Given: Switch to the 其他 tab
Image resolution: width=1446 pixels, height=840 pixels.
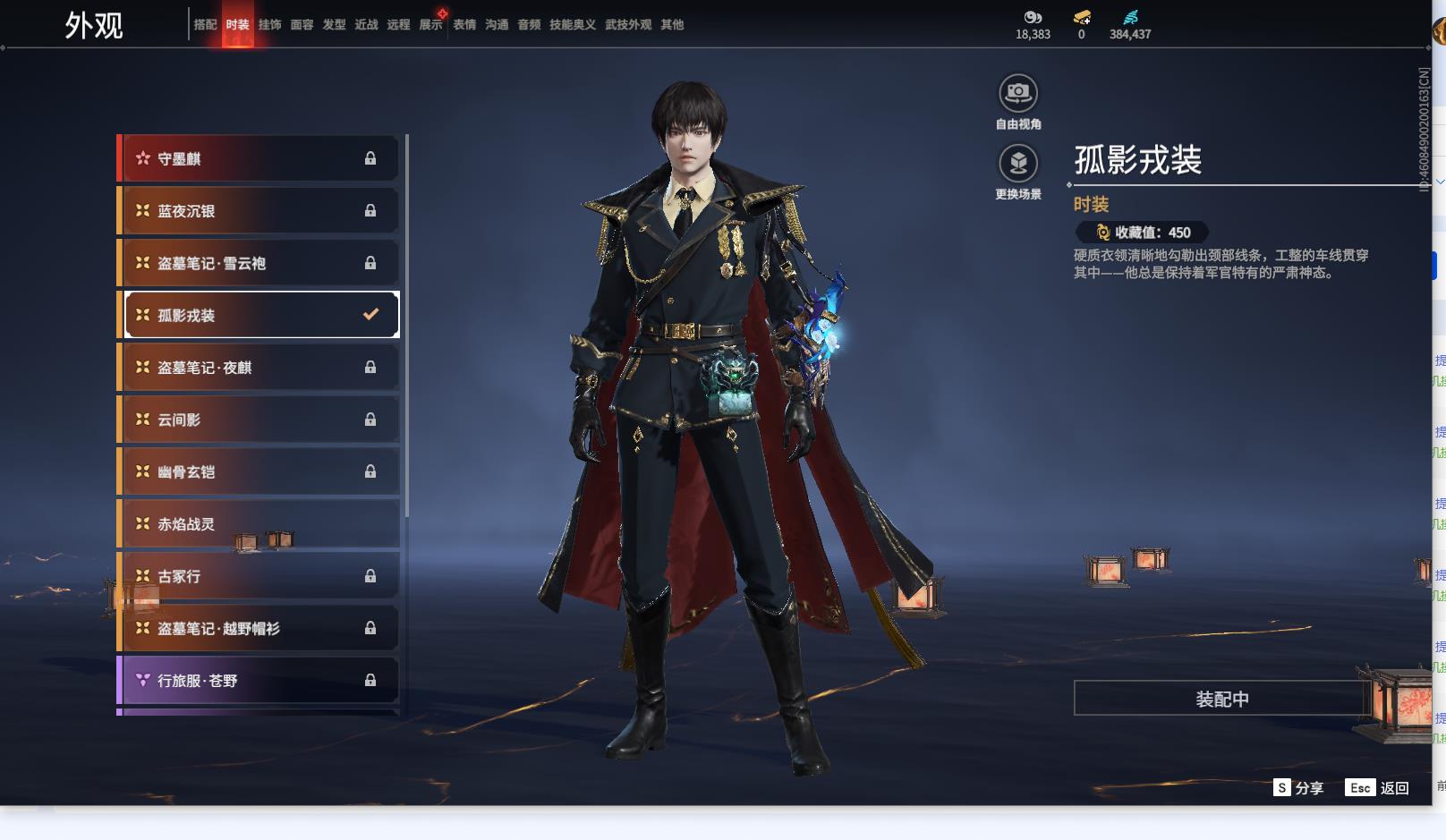Looking at the screenshot, I should pos(672,25).
